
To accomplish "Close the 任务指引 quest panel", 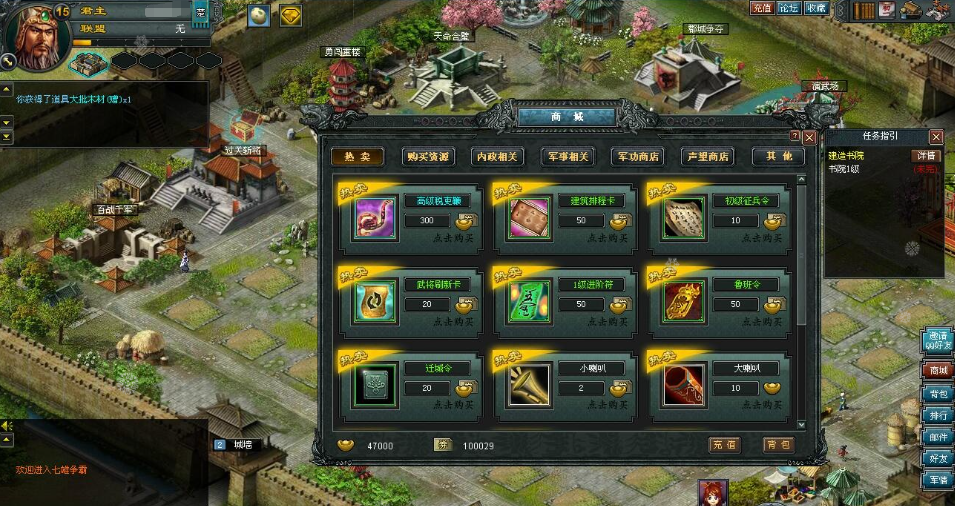I will pos(936,136).
